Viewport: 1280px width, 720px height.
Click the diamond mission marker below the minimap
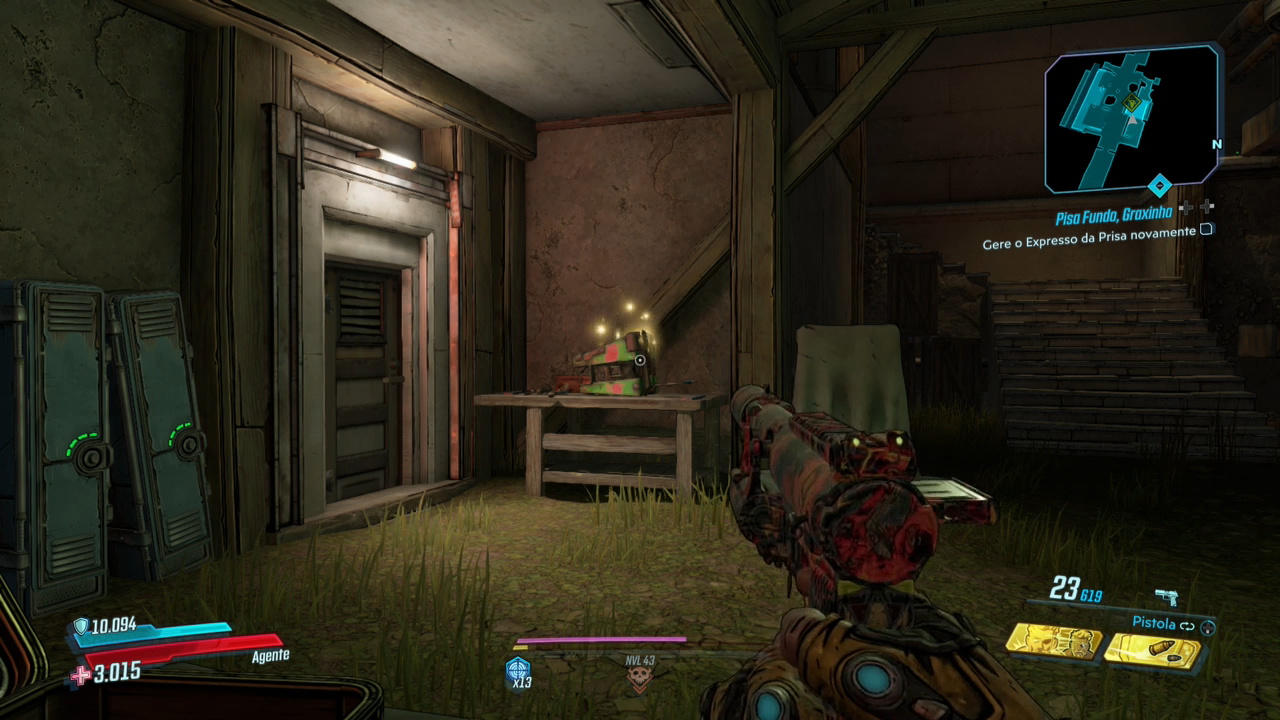[1159, 185]
